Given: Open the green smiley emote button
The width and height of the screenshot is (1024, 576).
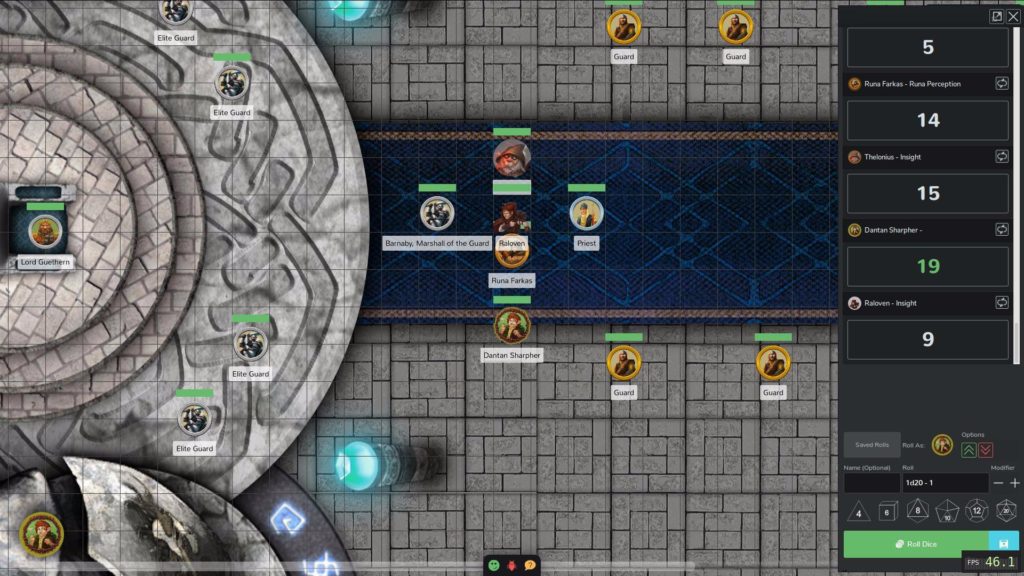Looking at the screenshot, I should [x=493, y=565].
